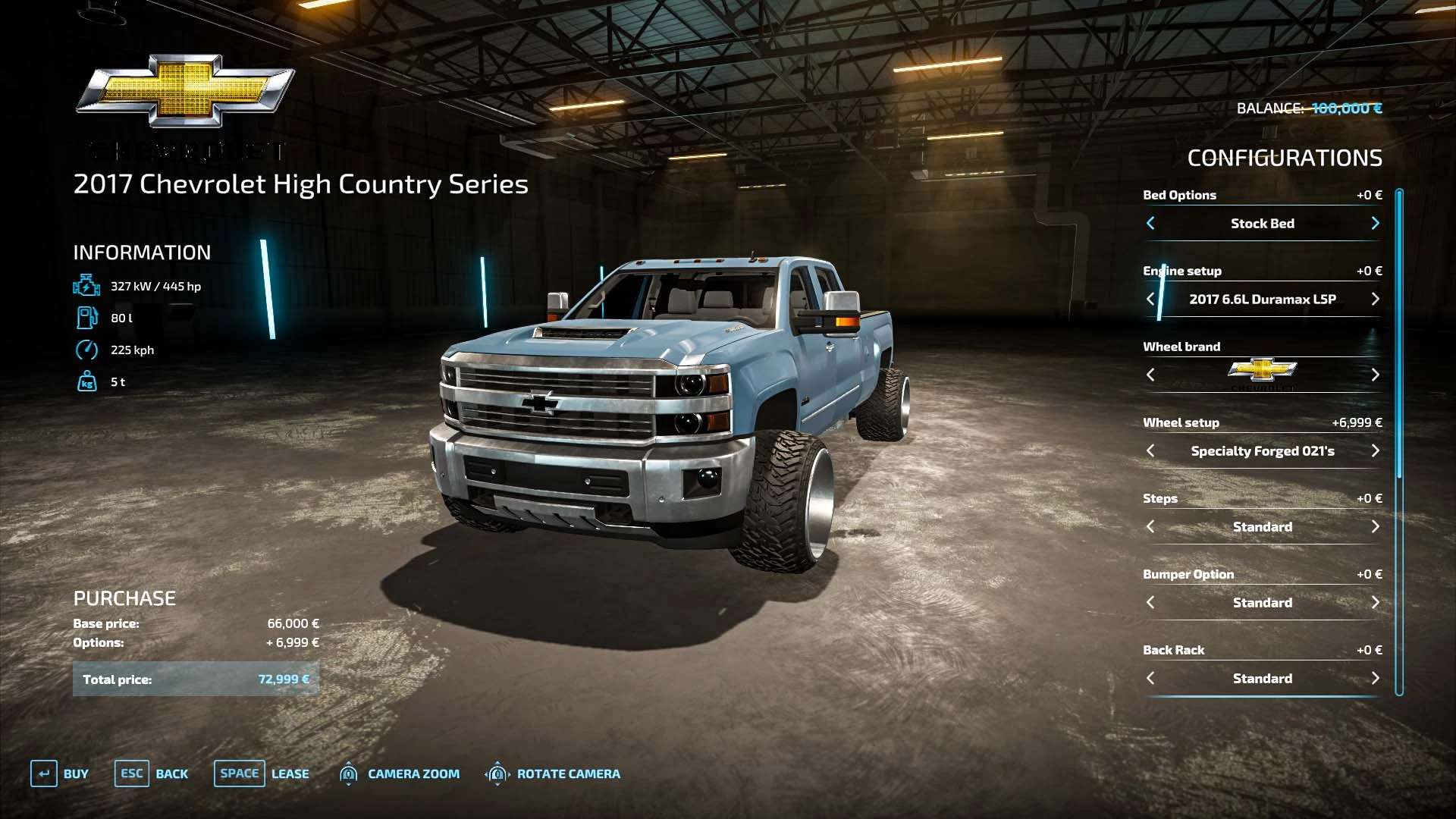Pick next Bumper Option

1375,602
